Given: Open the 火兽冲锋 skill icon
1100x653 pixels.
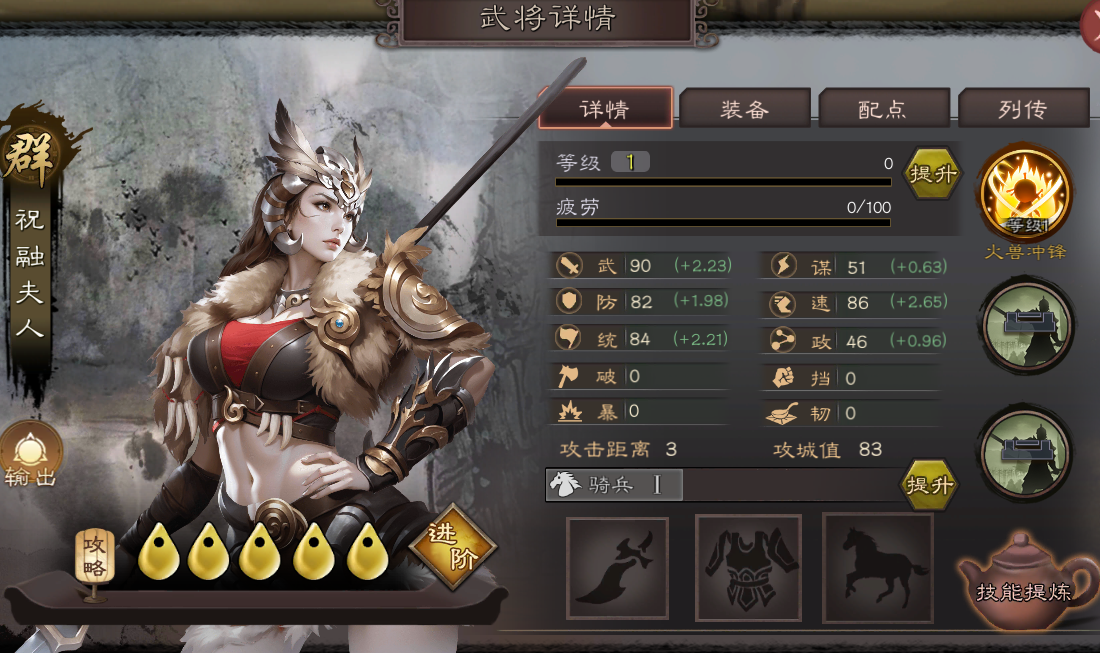Looking at the screenshot, I should [x=1025, y=193].
